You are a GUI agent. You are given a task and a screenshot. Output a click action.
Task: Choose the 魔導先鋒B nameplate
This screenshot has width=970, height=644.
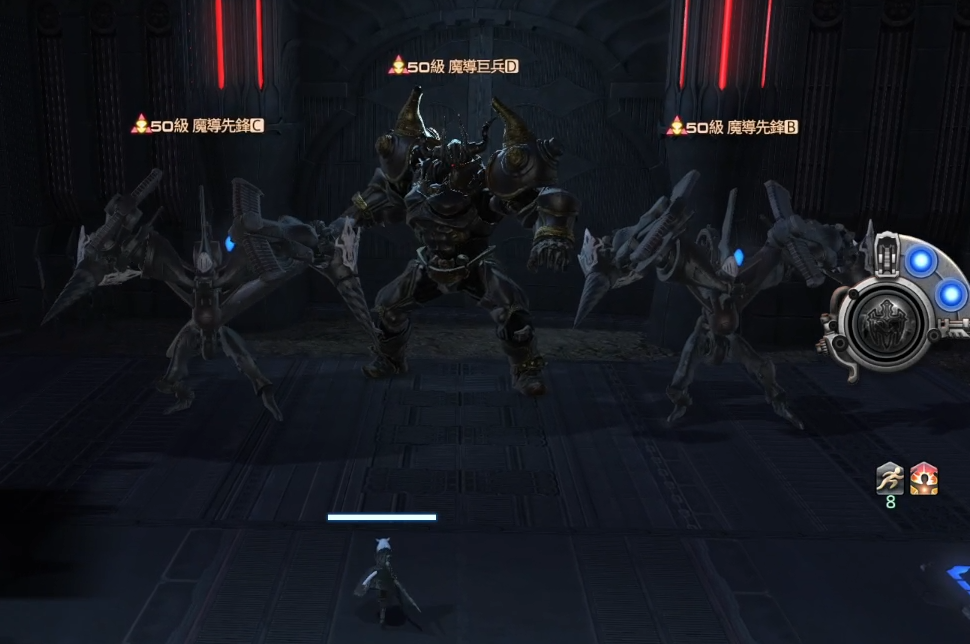coord(733,127)
